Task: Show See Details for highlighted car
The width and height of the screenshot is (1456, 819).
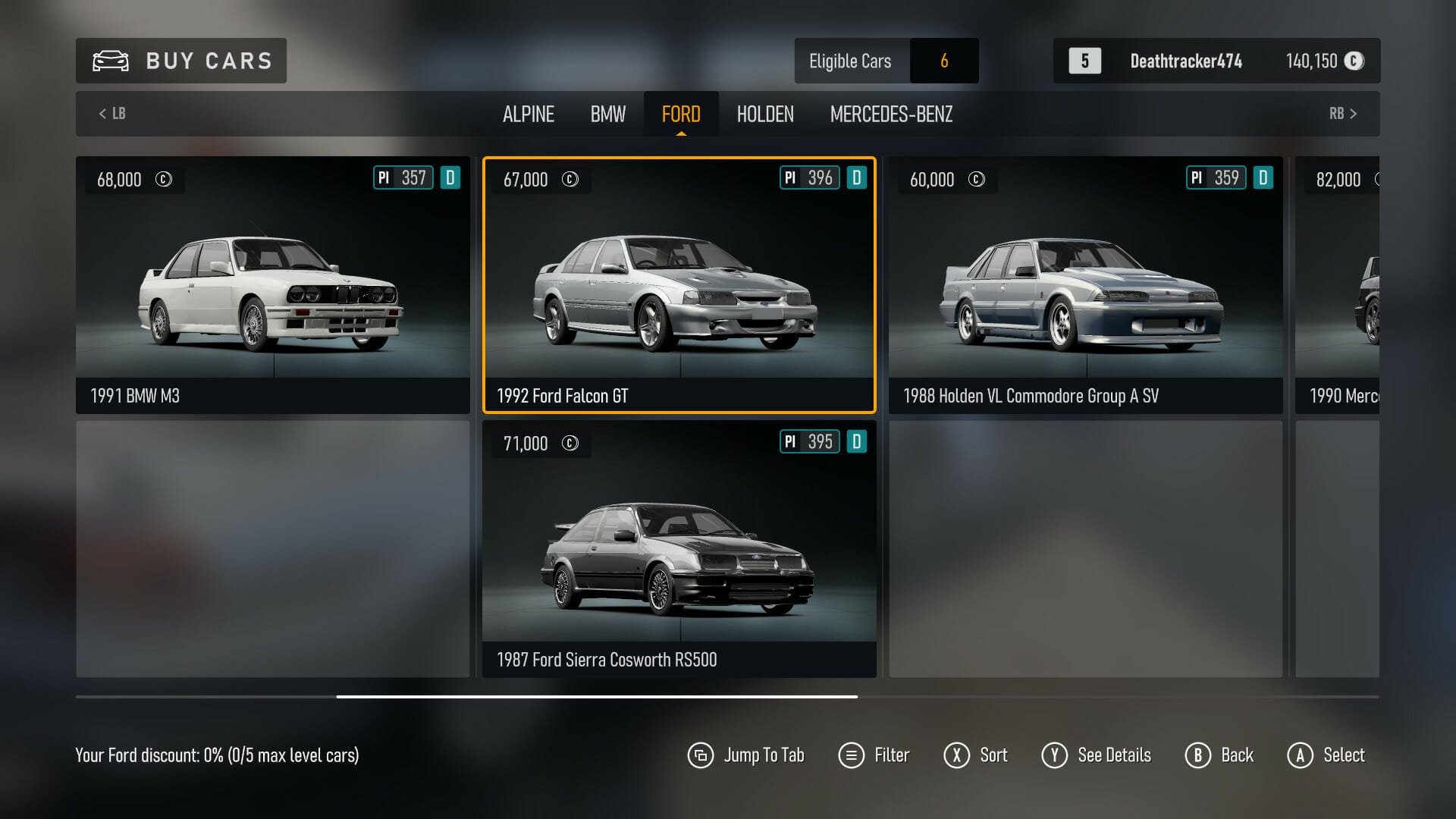Action: coord(1097,755)
